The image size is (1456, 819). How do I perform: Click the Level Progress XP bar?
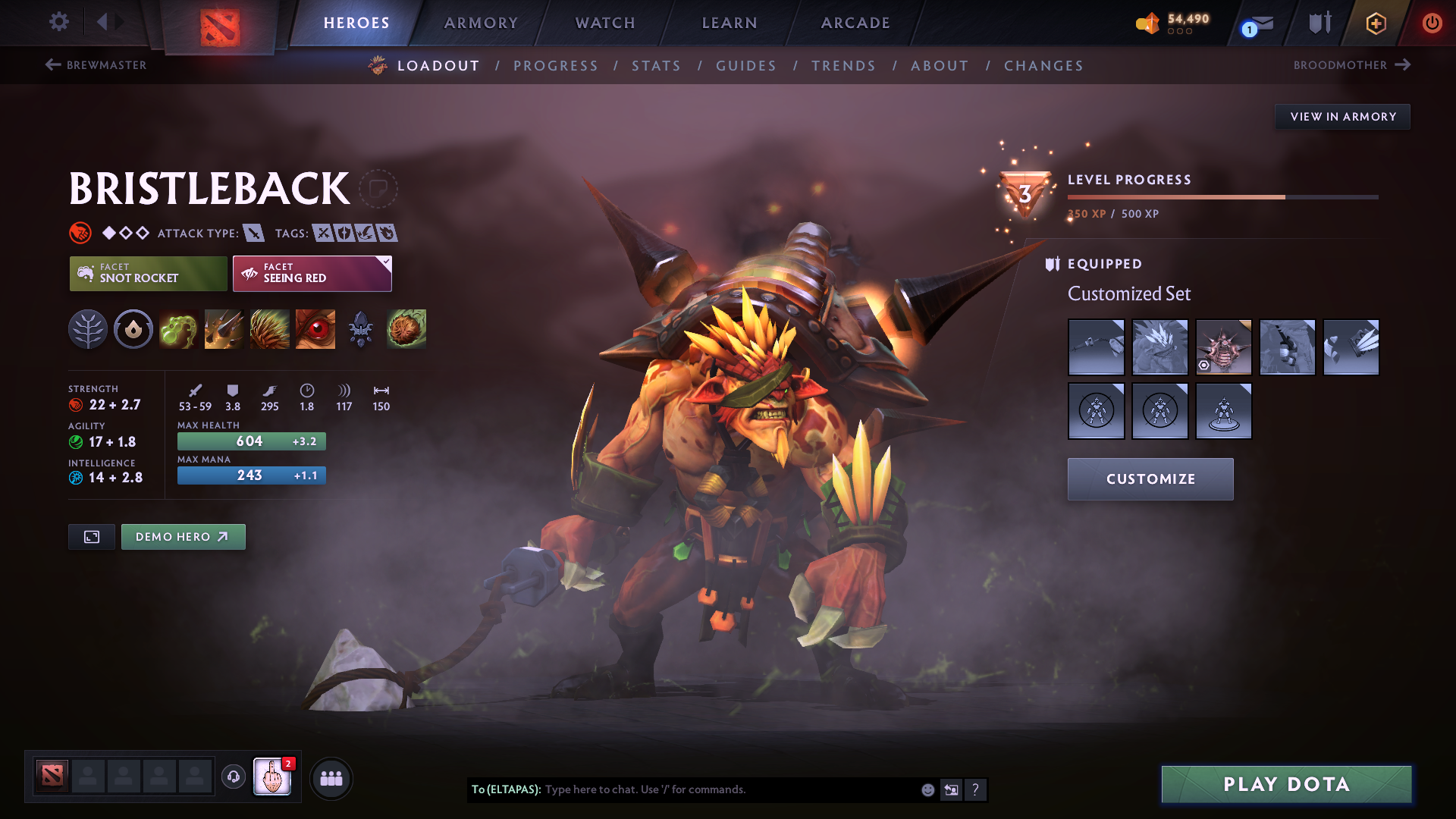(1221, 196)
